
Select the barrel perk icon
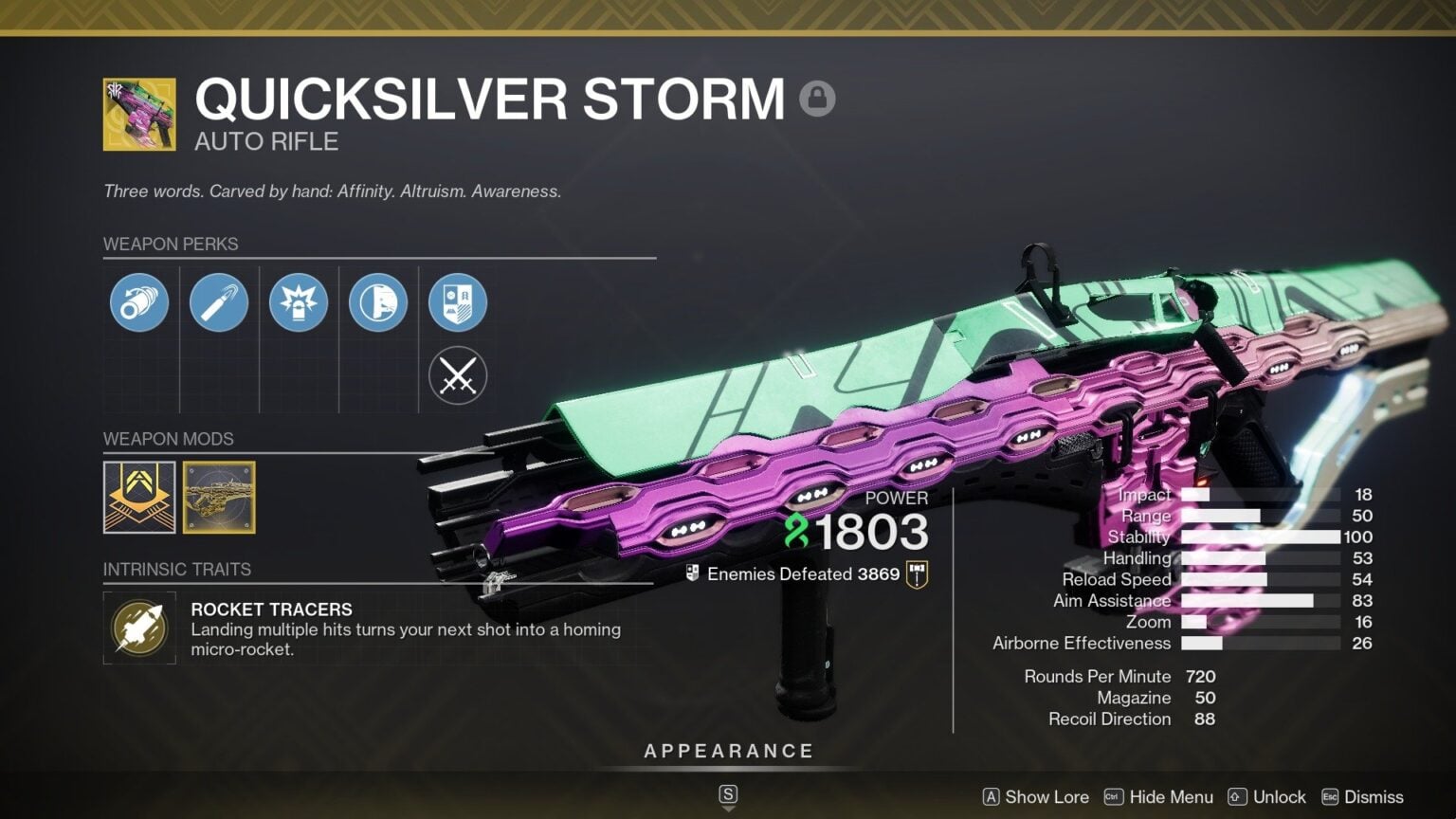139,302
